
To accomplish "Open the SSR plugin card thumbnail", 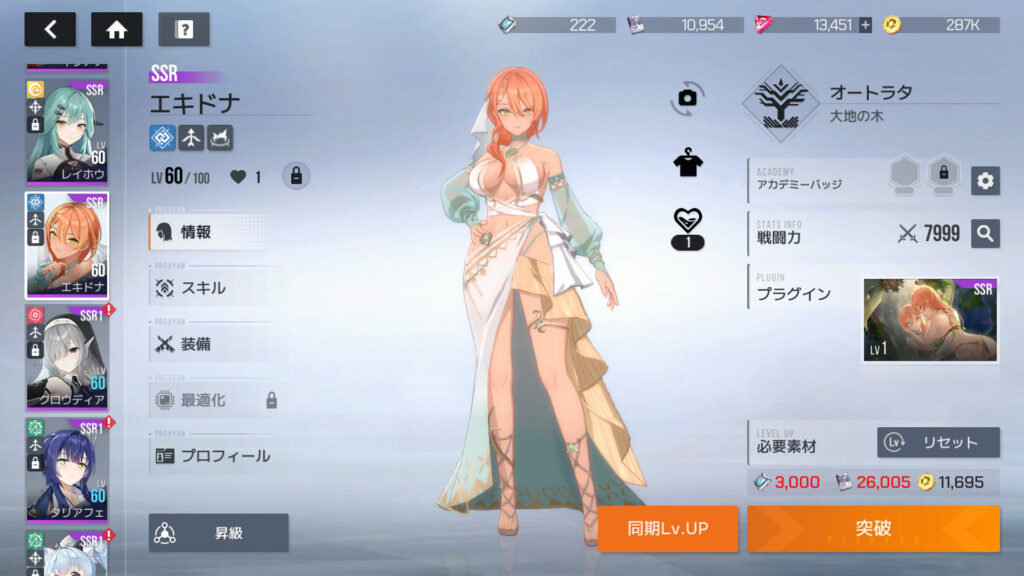I will 930,320.
